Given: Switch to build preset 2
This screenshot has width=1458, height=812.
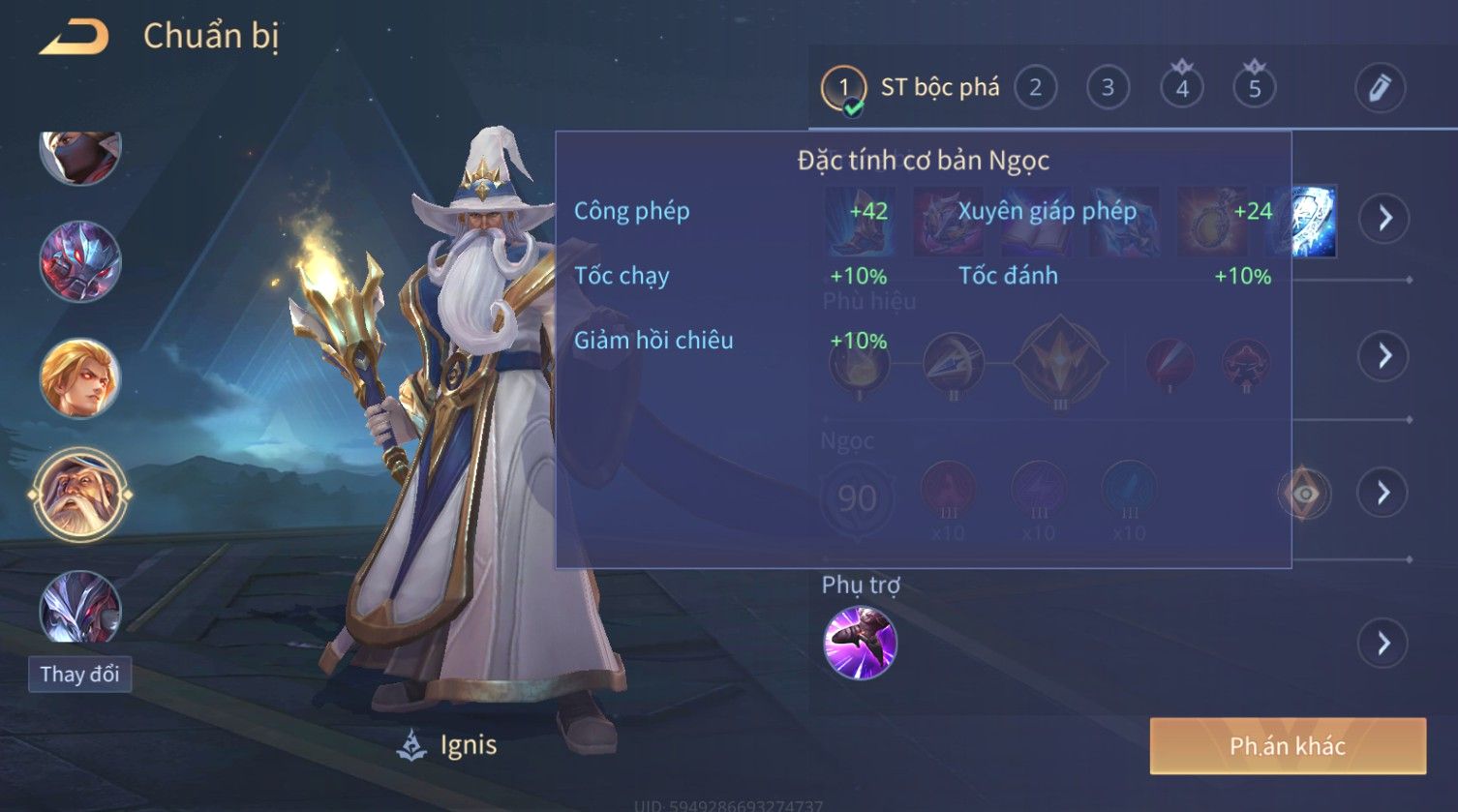Looking at the screenshot, I should [x=1035, y=88].
